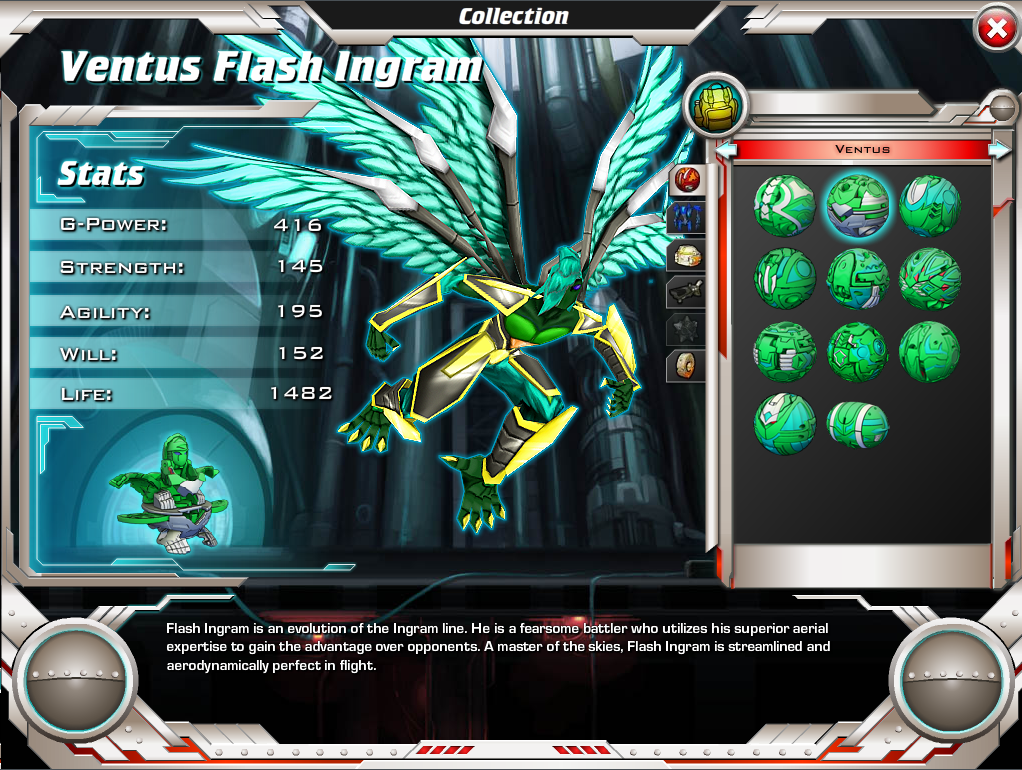The image size is (1022, 770).
Task: Go to previous attribute with left arrow
Action: click(727, 150)
